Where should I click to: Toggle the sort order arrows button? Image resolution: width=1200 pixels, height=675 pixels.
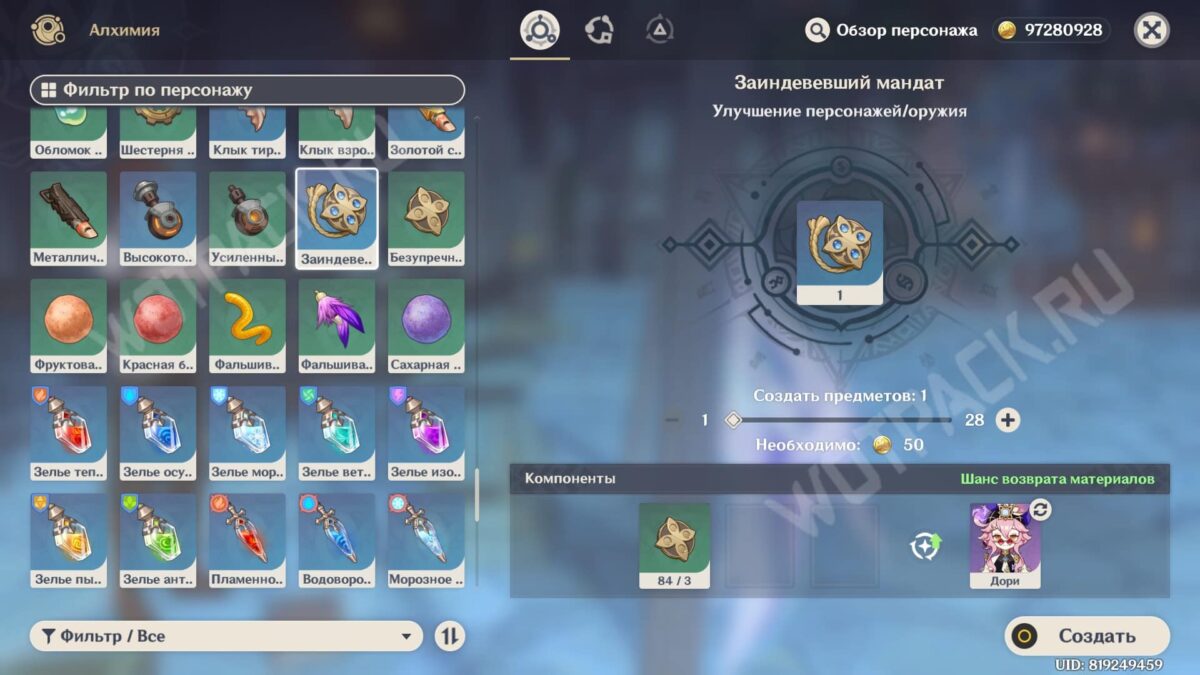tap(450, 636)
